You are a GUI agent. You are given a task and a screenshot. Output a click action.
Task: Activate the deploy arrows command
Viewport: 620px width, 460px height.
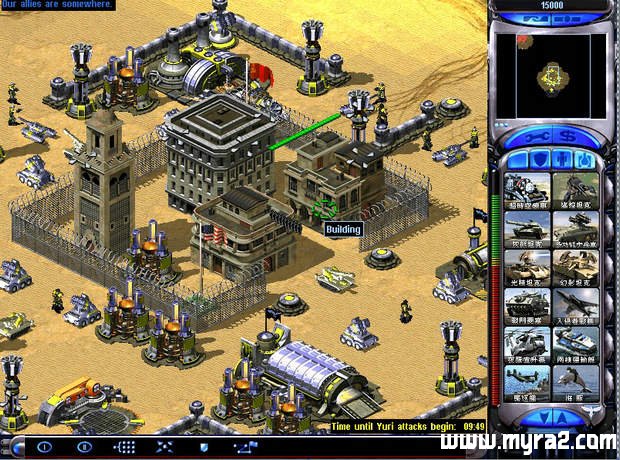[165, 446]
